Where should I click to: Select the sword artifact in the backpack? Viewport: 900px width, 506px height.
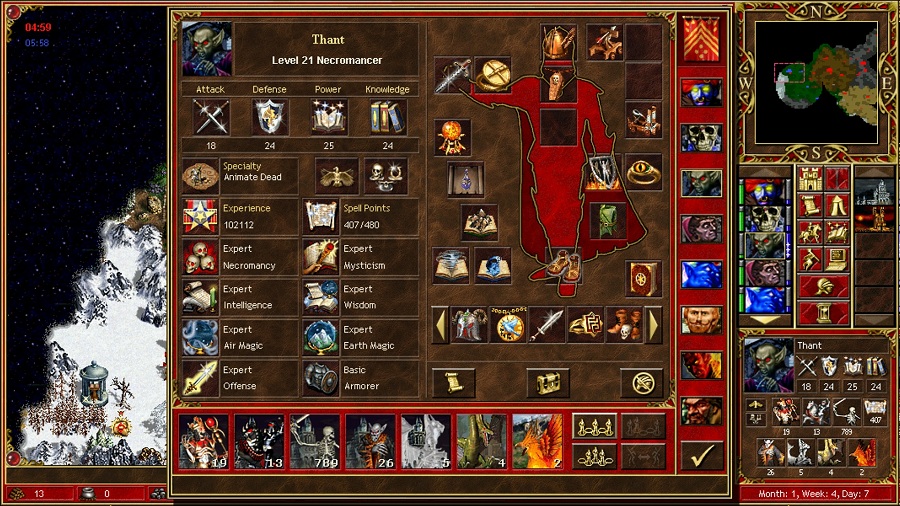(x=546, y=325)
